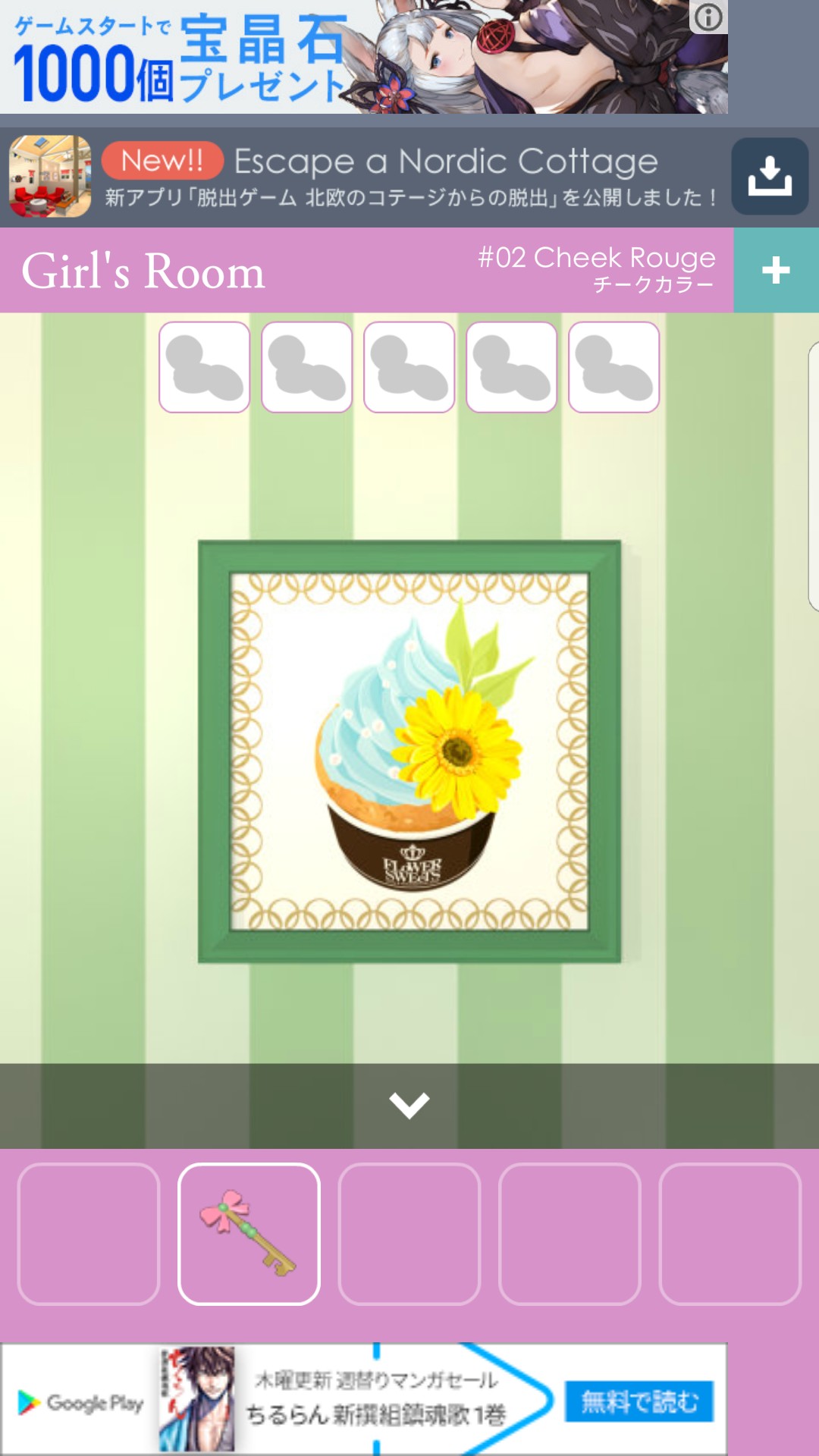Click the ad info icon

pyautogui.click(x=708, y=17)
